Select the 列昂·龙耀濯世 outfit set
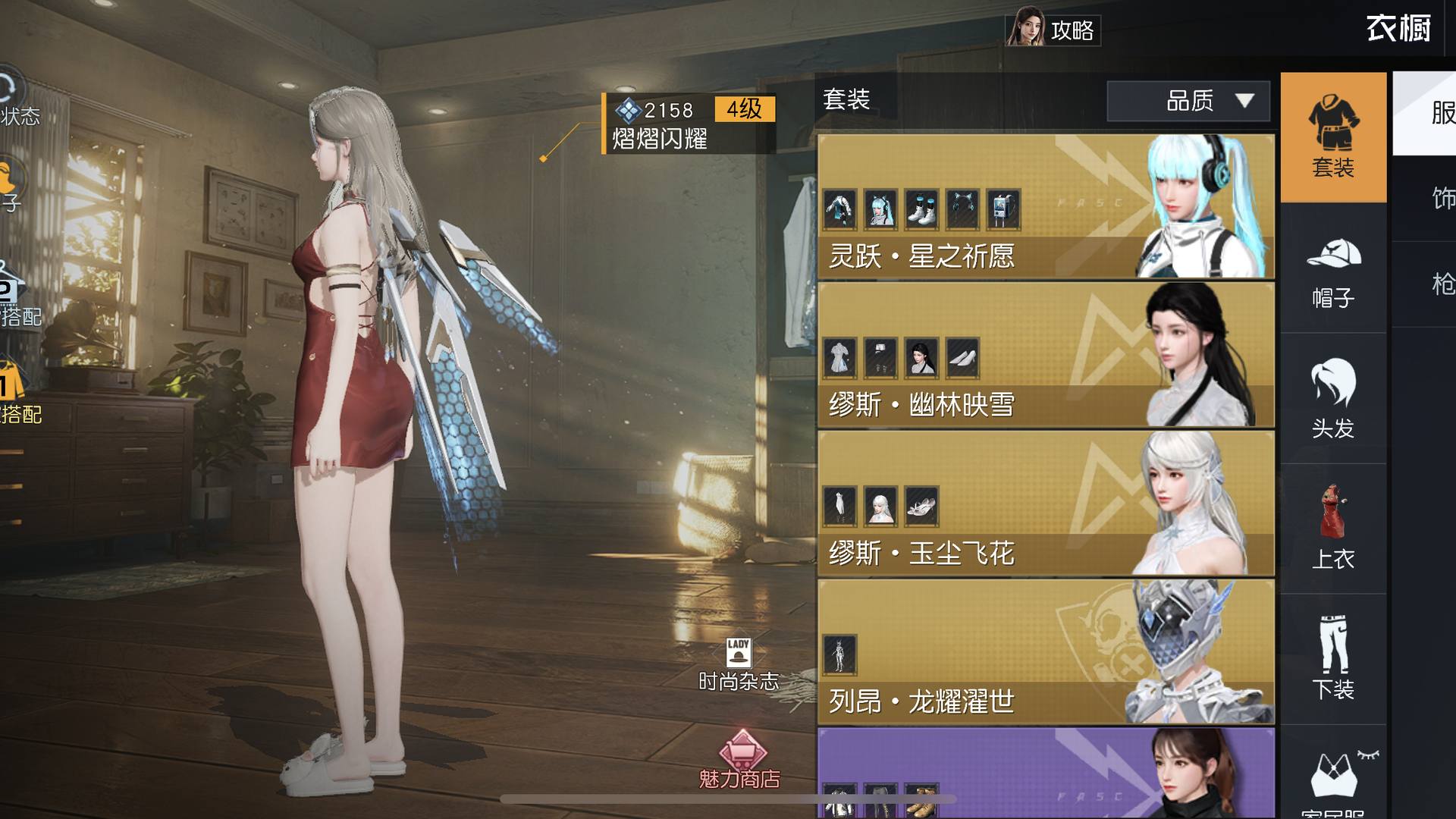Viewport: 1456px width, 819px height. [1045, 652]
